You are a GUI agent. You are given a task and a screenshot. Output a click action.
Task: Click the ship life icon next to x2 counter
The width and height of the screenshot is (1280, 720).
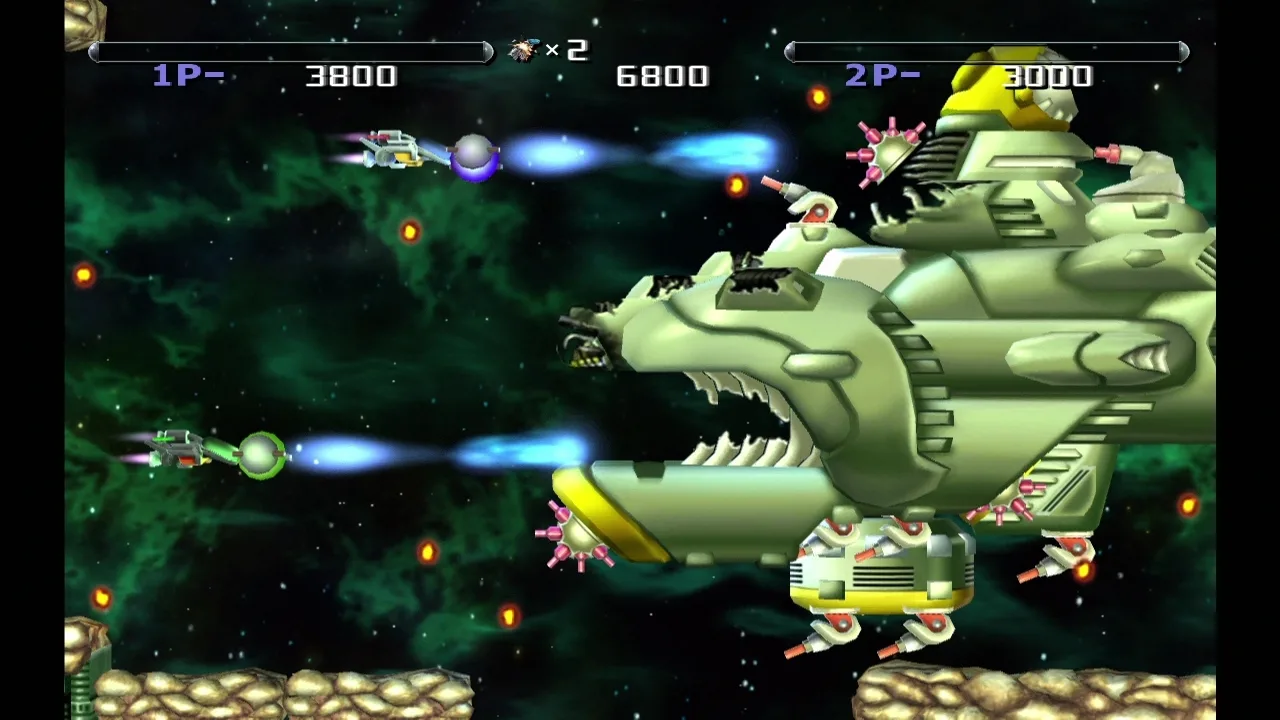click(523, 48)
